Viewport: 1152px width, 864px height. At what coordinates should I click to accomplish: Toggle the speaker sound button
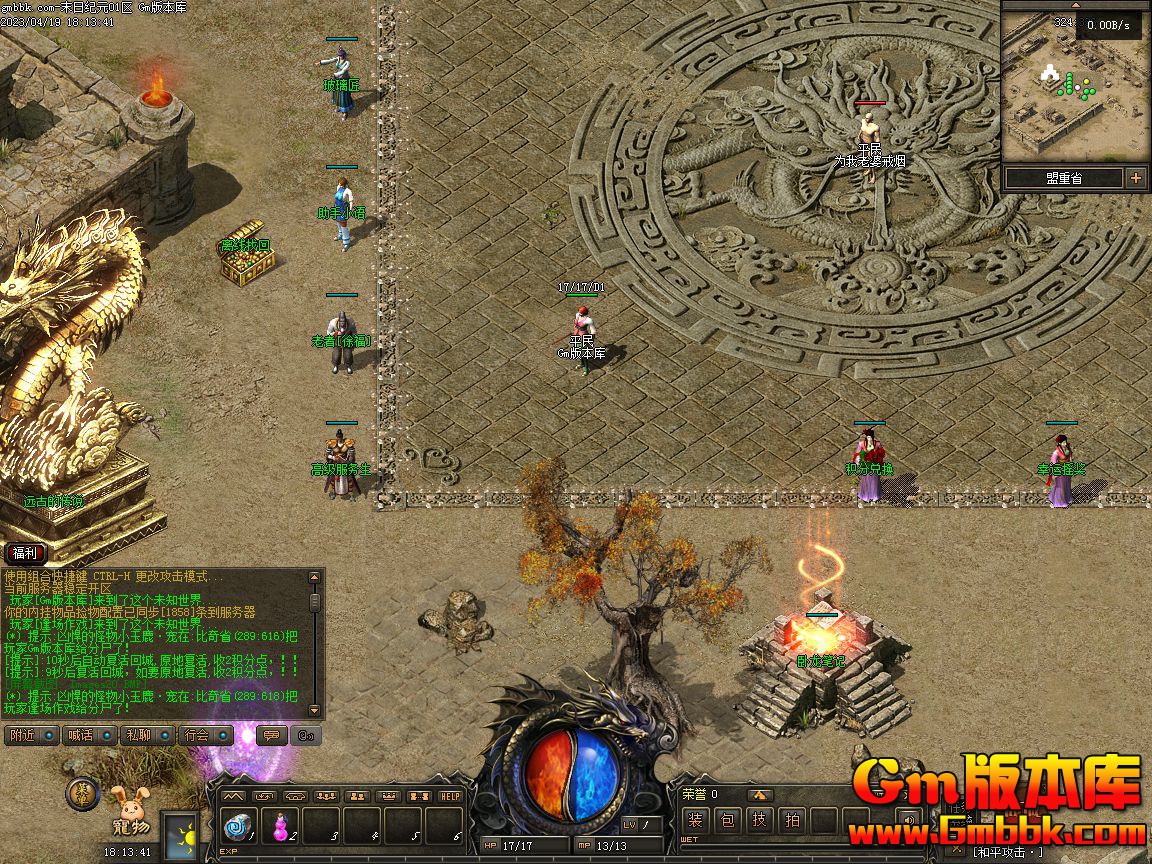[x=907, y=821]
